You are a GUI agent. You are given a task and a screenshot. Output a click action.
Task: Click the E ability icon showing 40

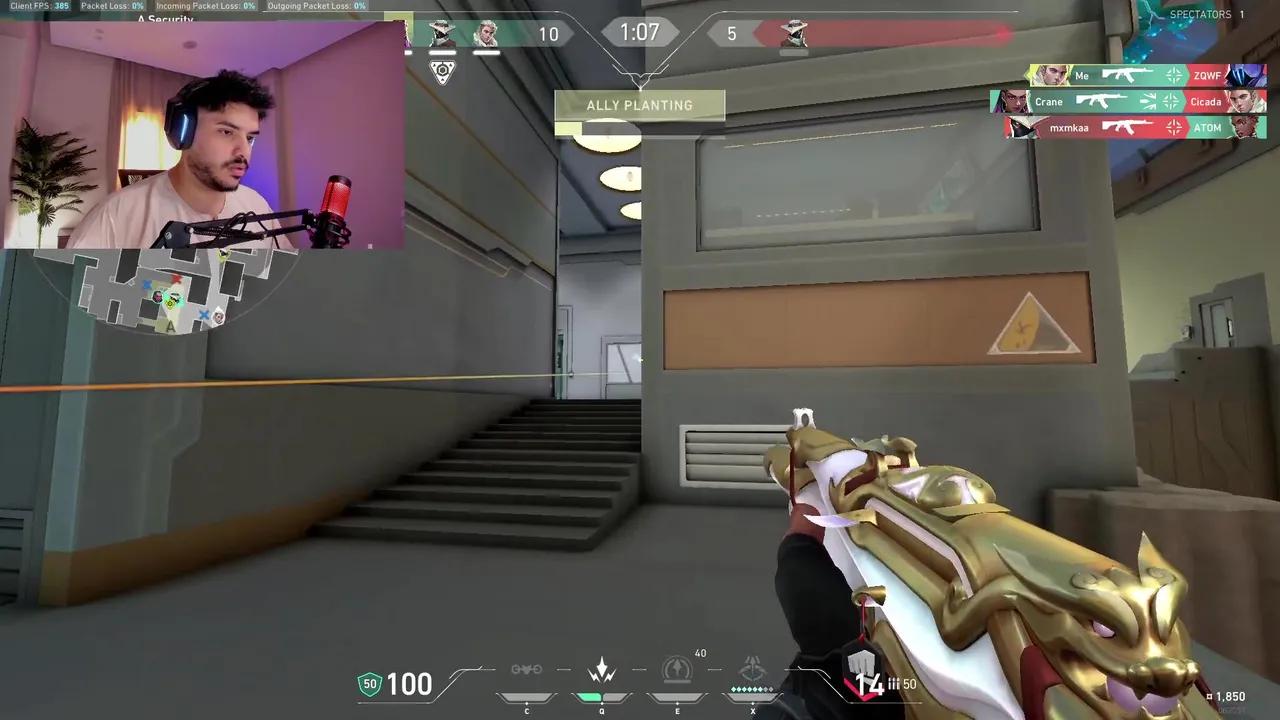coord(677,671)
